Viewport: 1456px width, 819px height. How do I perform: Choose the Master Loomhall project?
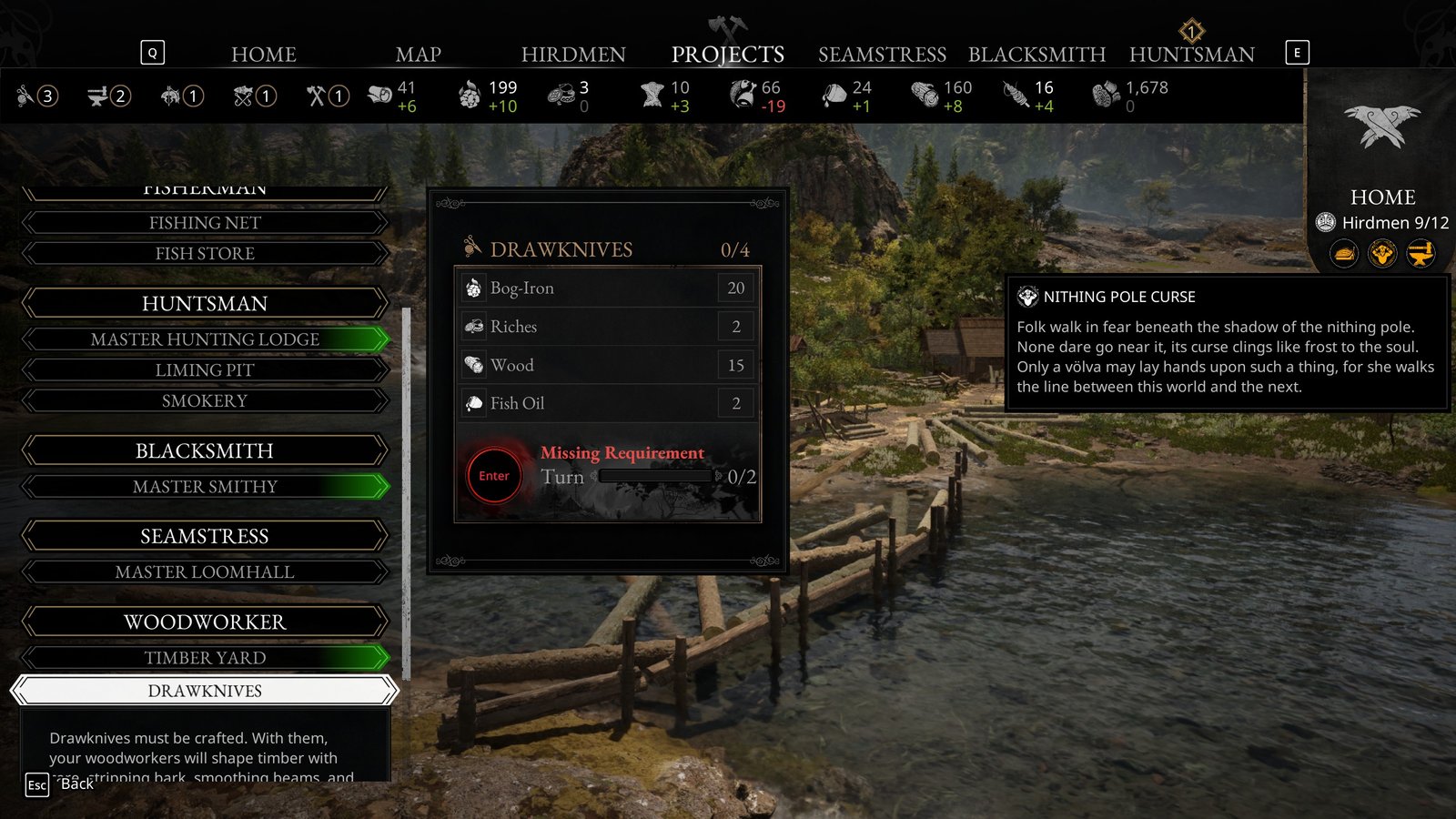coord(205,572)
